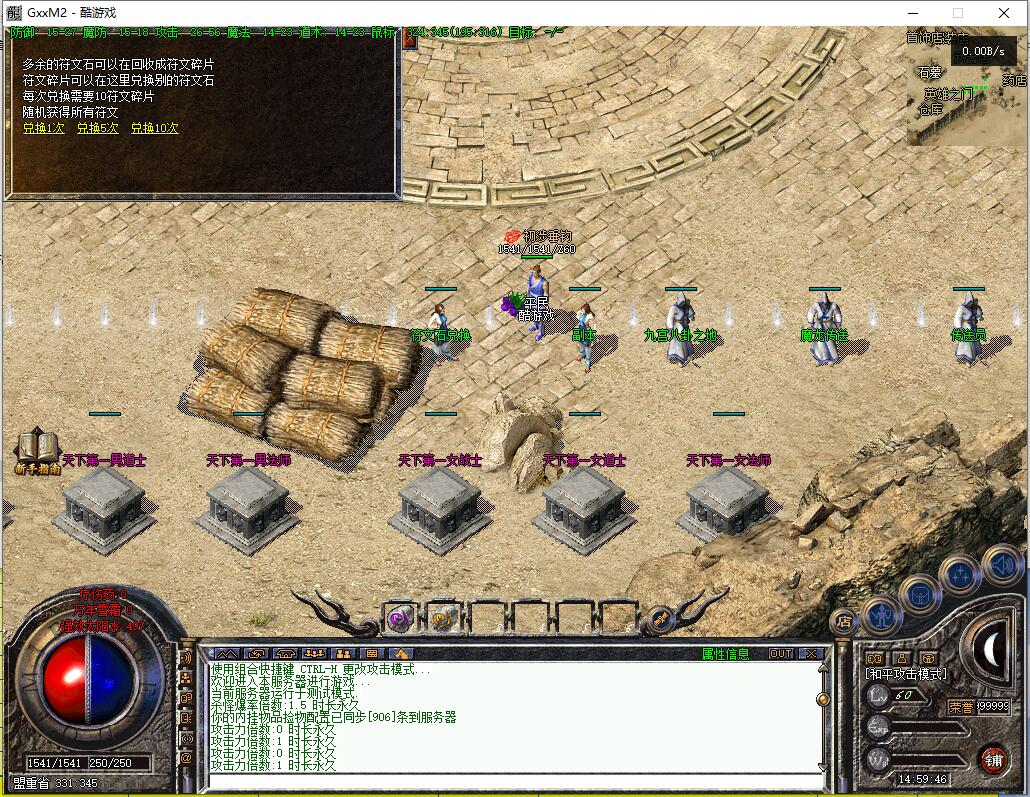This screenshot has height=797, width=1030.
Task: Open the bag inventory round button
Action: [x=919, y=594]
